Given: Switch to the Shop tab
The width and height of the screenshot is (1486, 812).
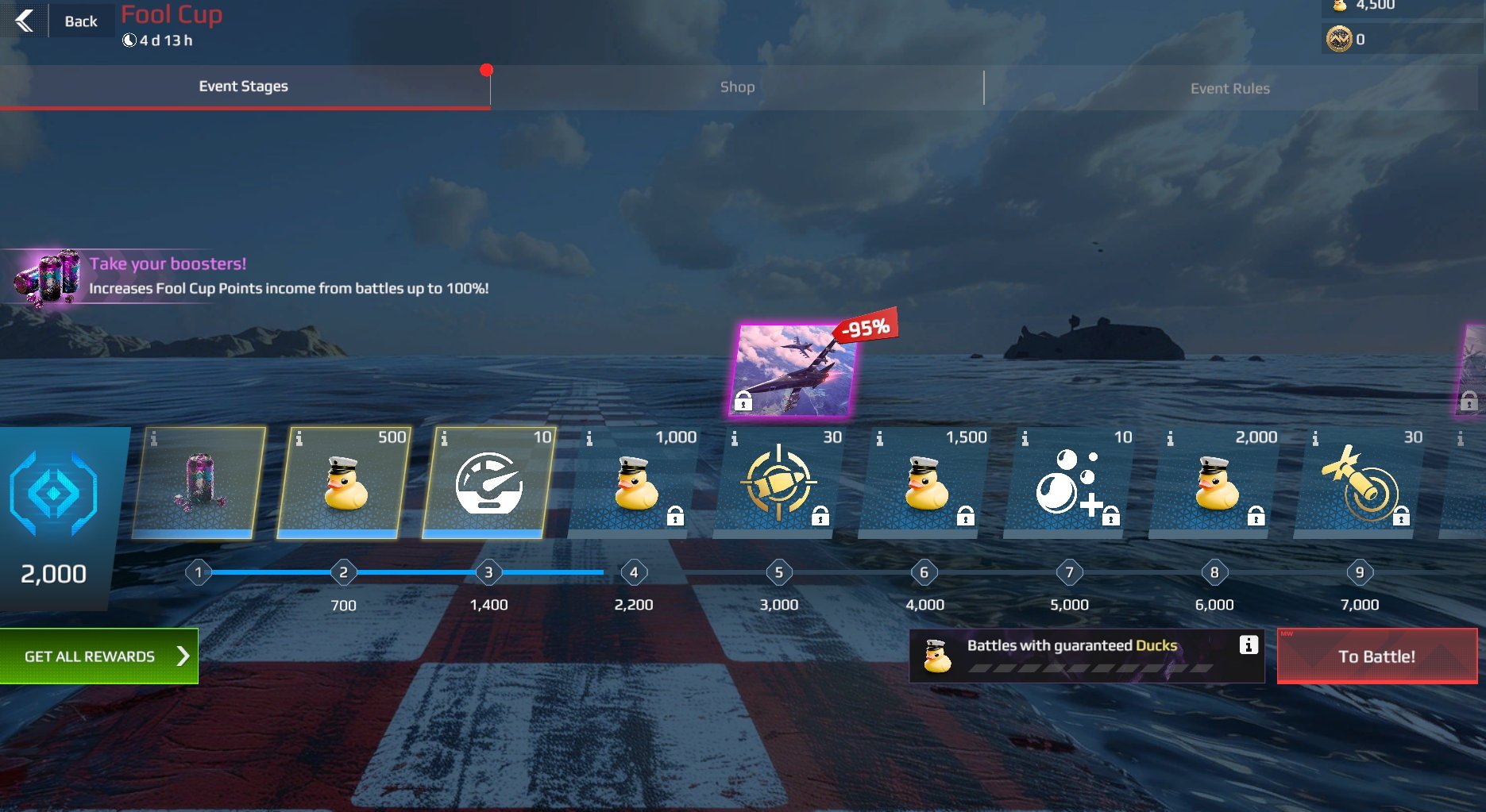Looking at the screenshot, I should pyautogui.click(x=737, y=87).
